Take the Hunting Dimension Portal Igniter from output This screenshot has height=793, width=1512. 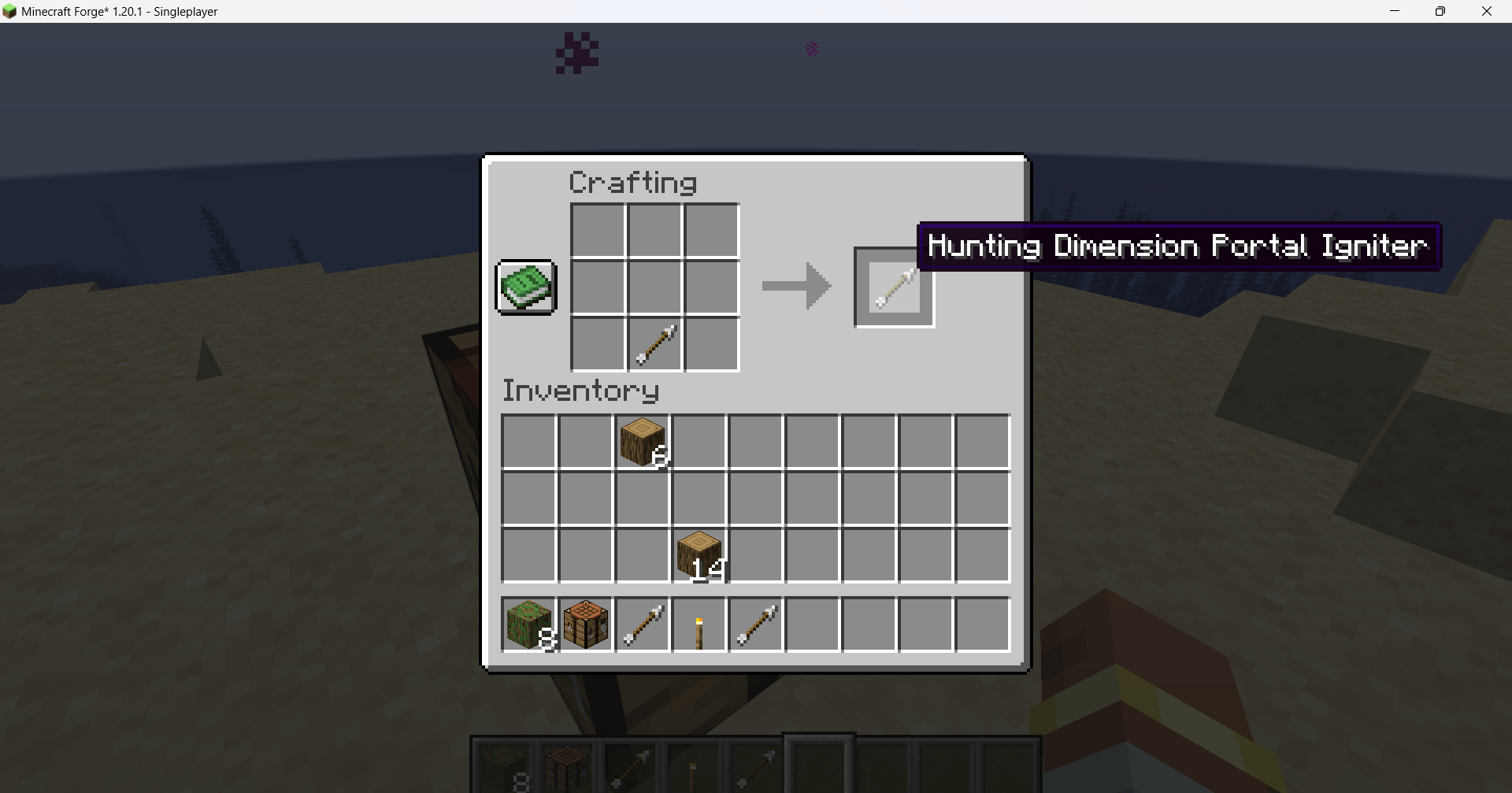893,287
